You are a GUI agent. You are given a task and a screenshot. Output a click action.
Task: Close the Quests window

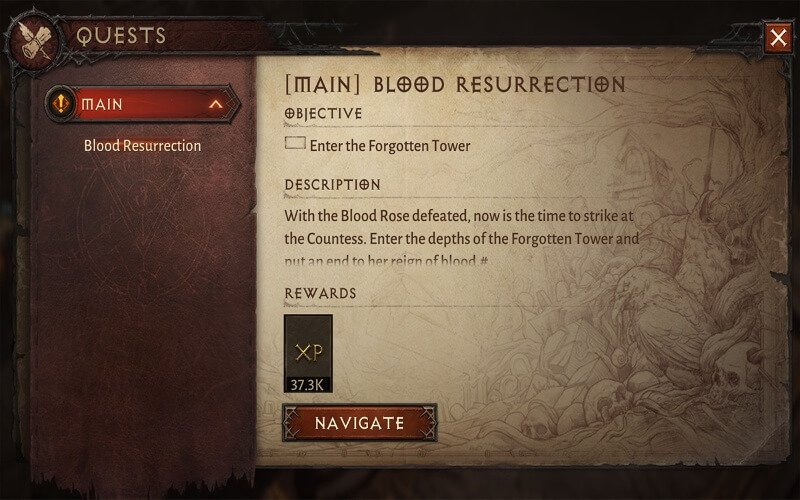(778, 38)
